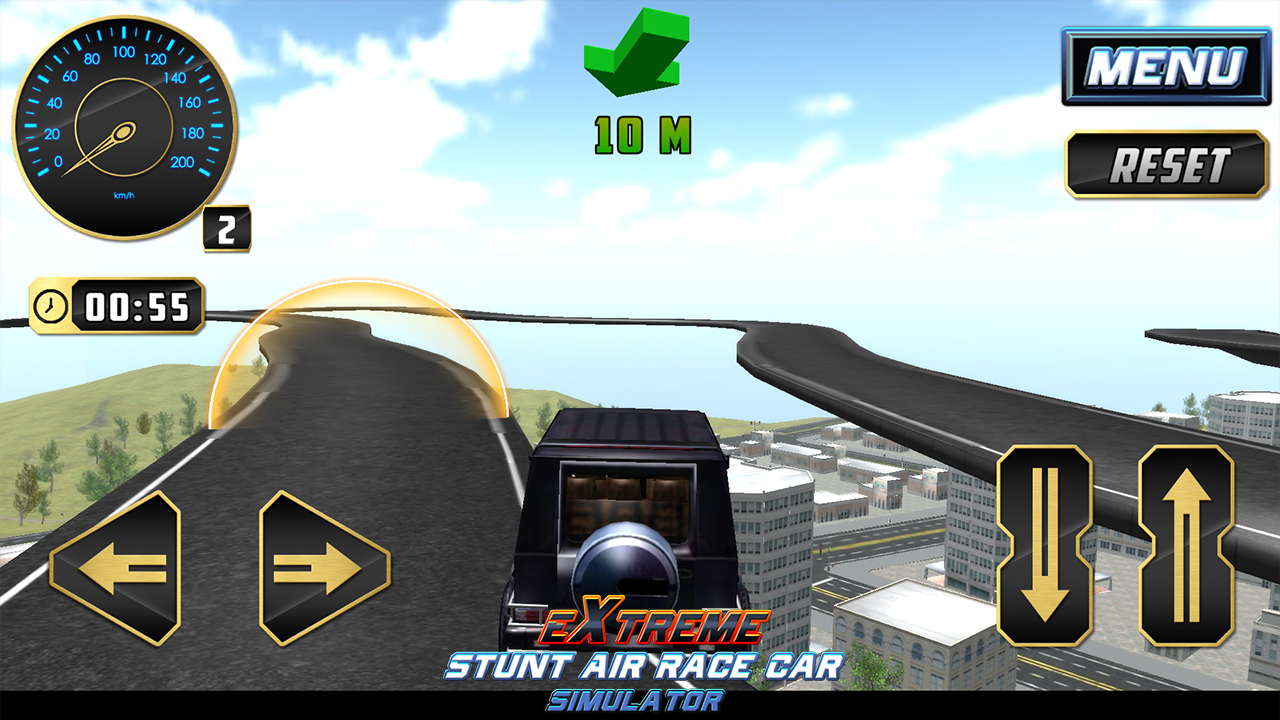Toggle left steering input
This screenshot has height=720, width=1280.
pyautogui.click(x=118, y=565)
